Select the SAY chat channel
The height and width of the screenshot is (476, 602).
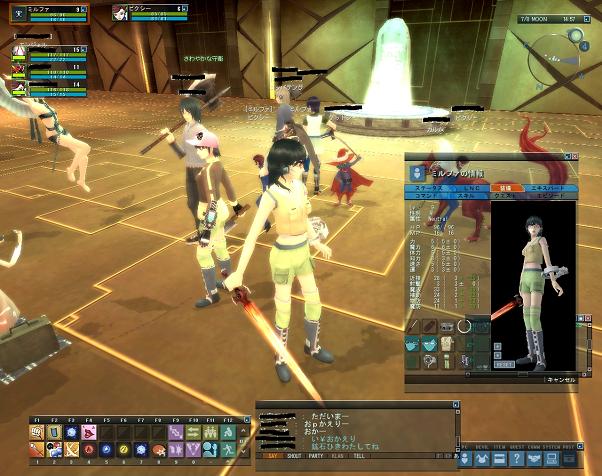click(273, 454)
